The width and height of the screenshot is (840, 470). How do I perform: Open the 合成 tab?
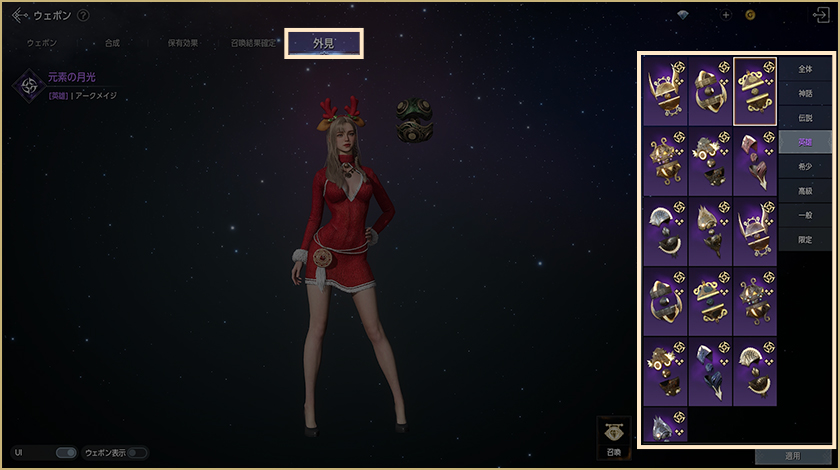[112, 44]
